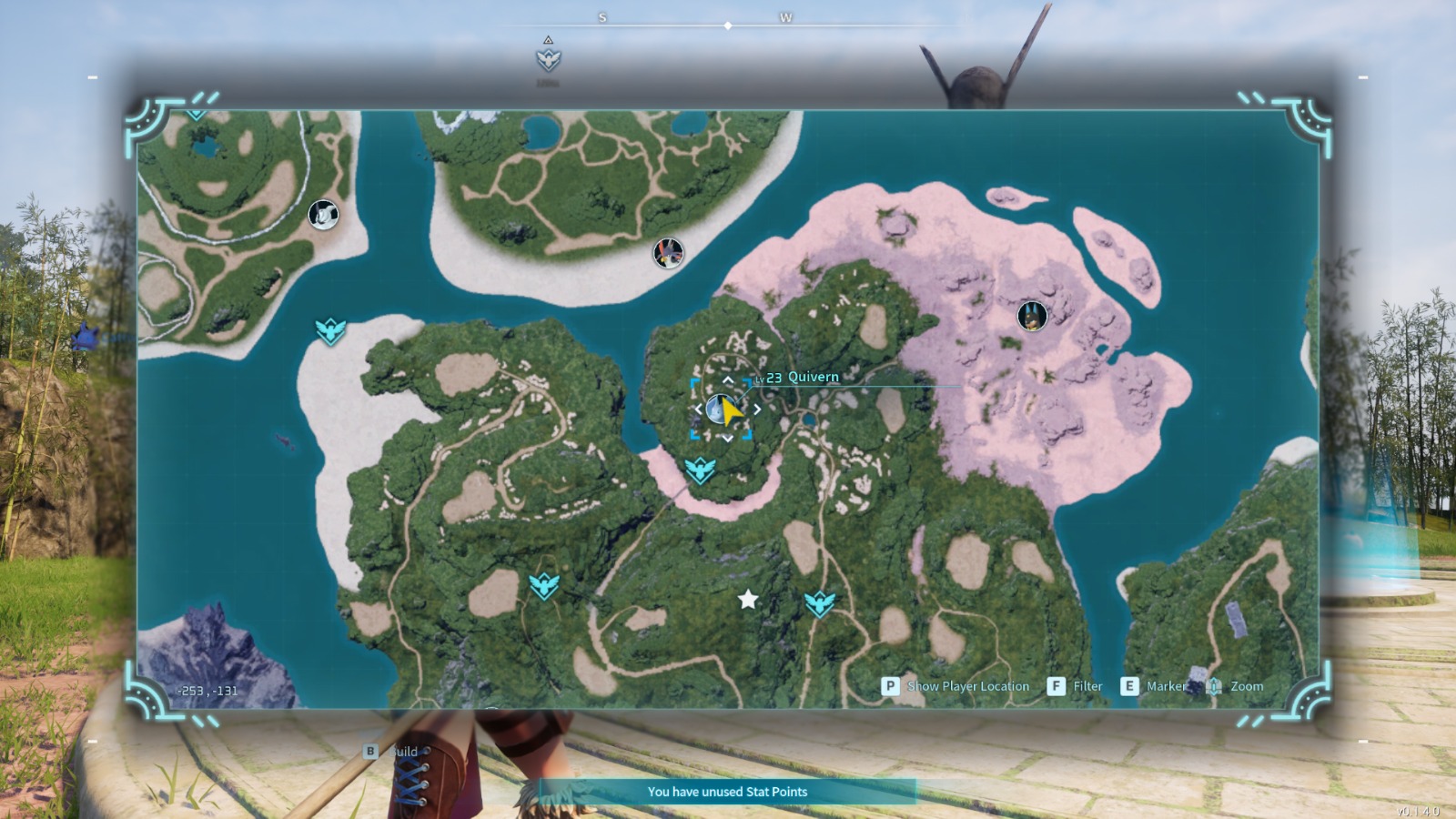This screenshot has height=819, width=1456.
Task: Click the Zoom turtle icon in the bottom bar
Action: [x=1215, y=686]
